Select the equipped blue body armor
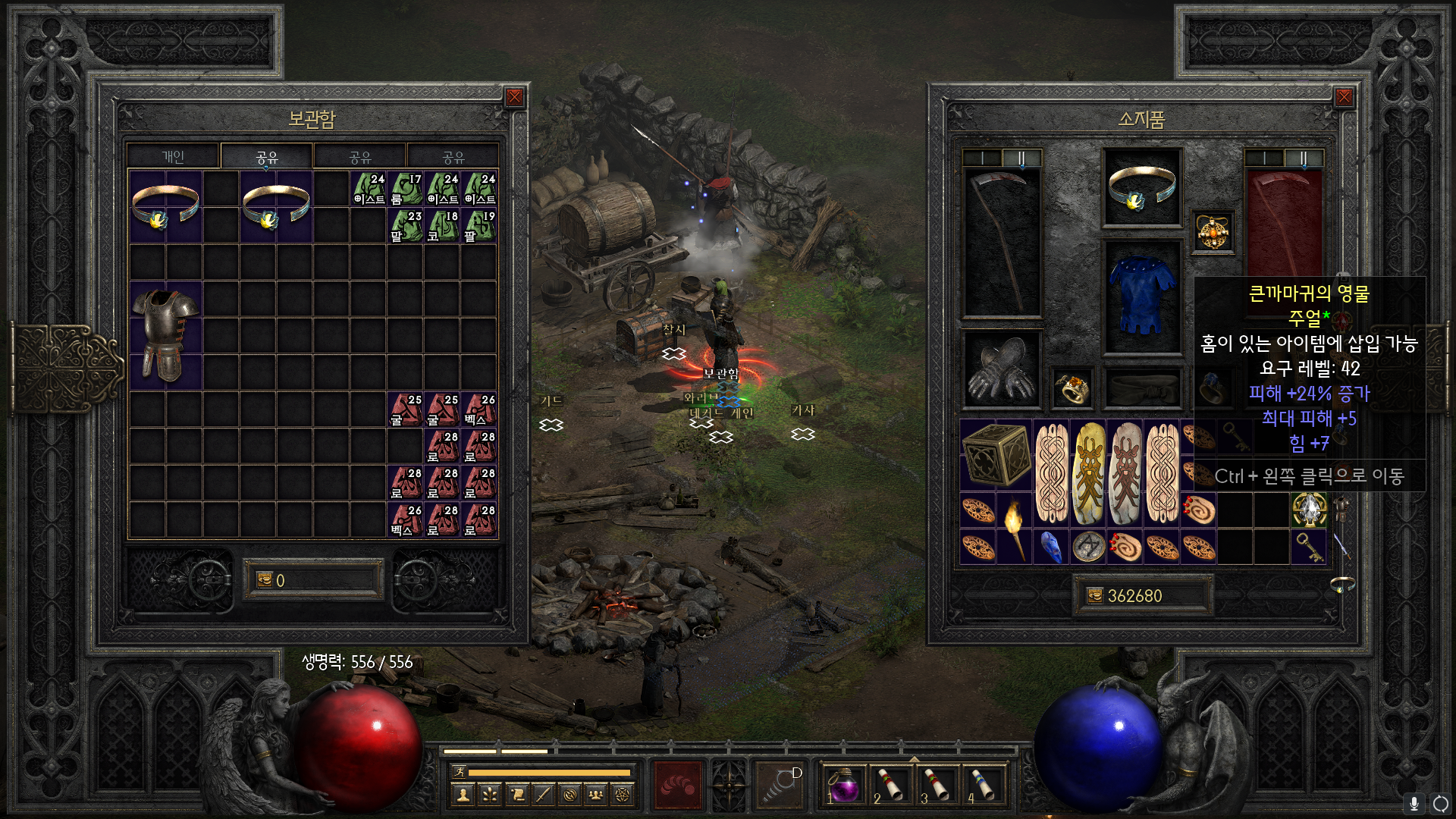This screenshot has height=819, width=1456. (1142, 296)
